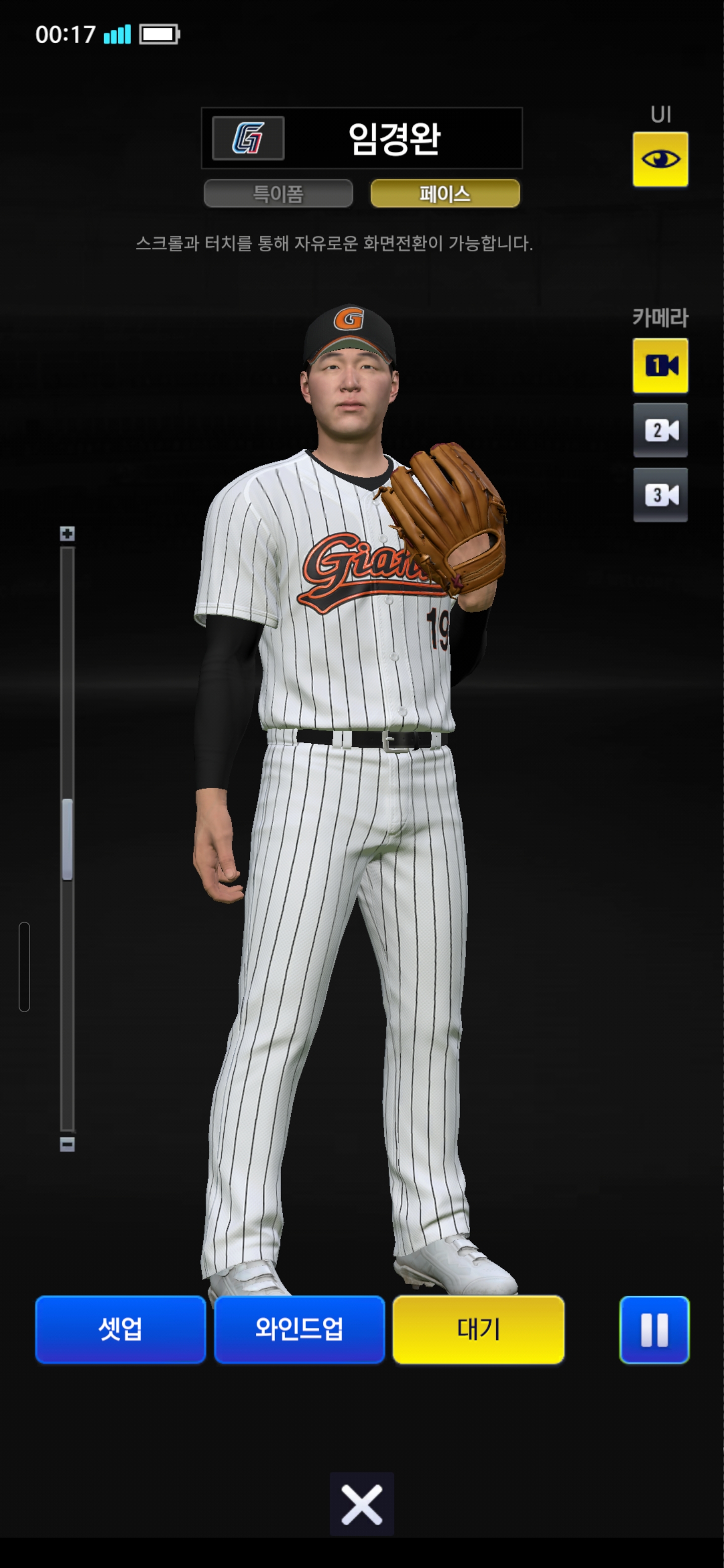Toggle UI visibility with the eye icon
This screenshot has width=724, height=1568.
pyautogui.click(x=660, y=159)
